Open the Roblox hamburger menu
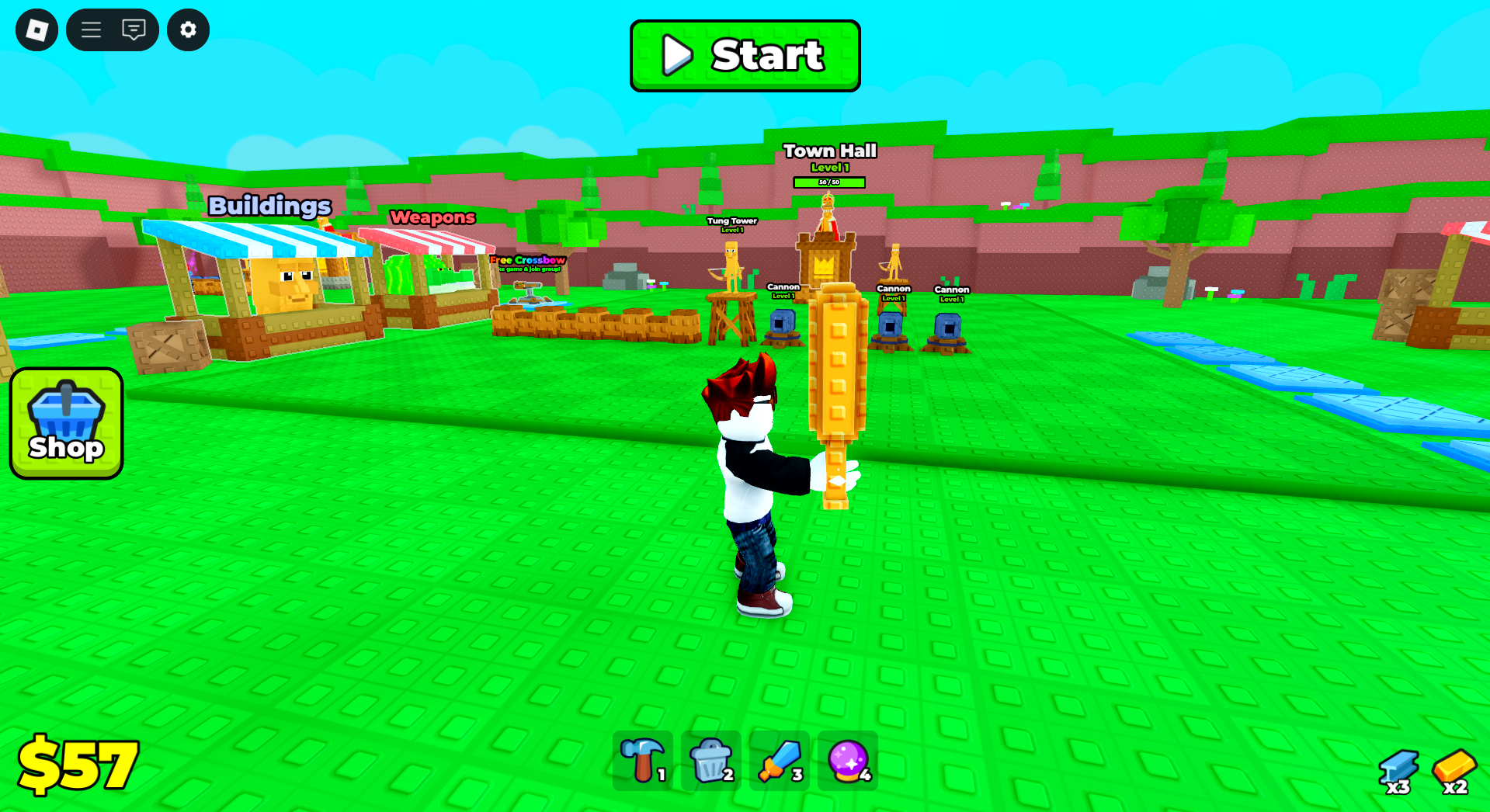The height and width of the screenshot is (812, 1490). (90, 29)
